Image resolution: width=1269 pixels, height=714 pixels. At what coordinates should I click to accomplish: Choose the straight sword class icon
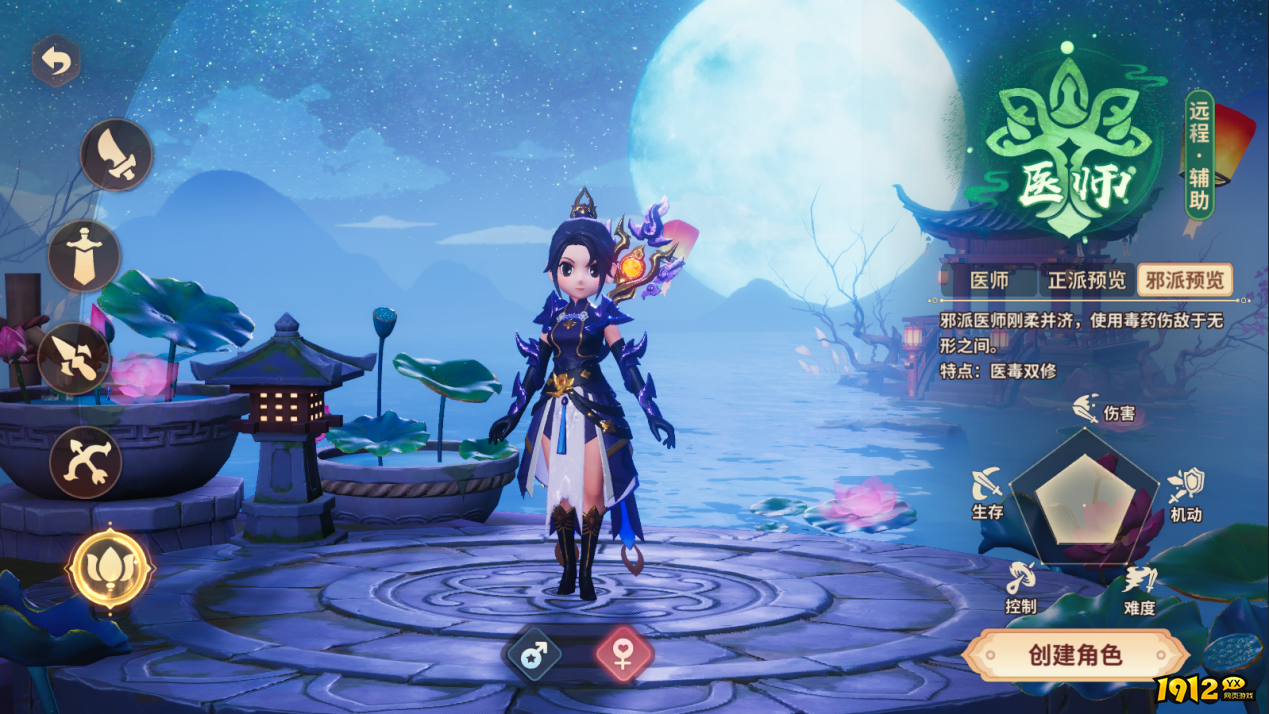[85, 256]
